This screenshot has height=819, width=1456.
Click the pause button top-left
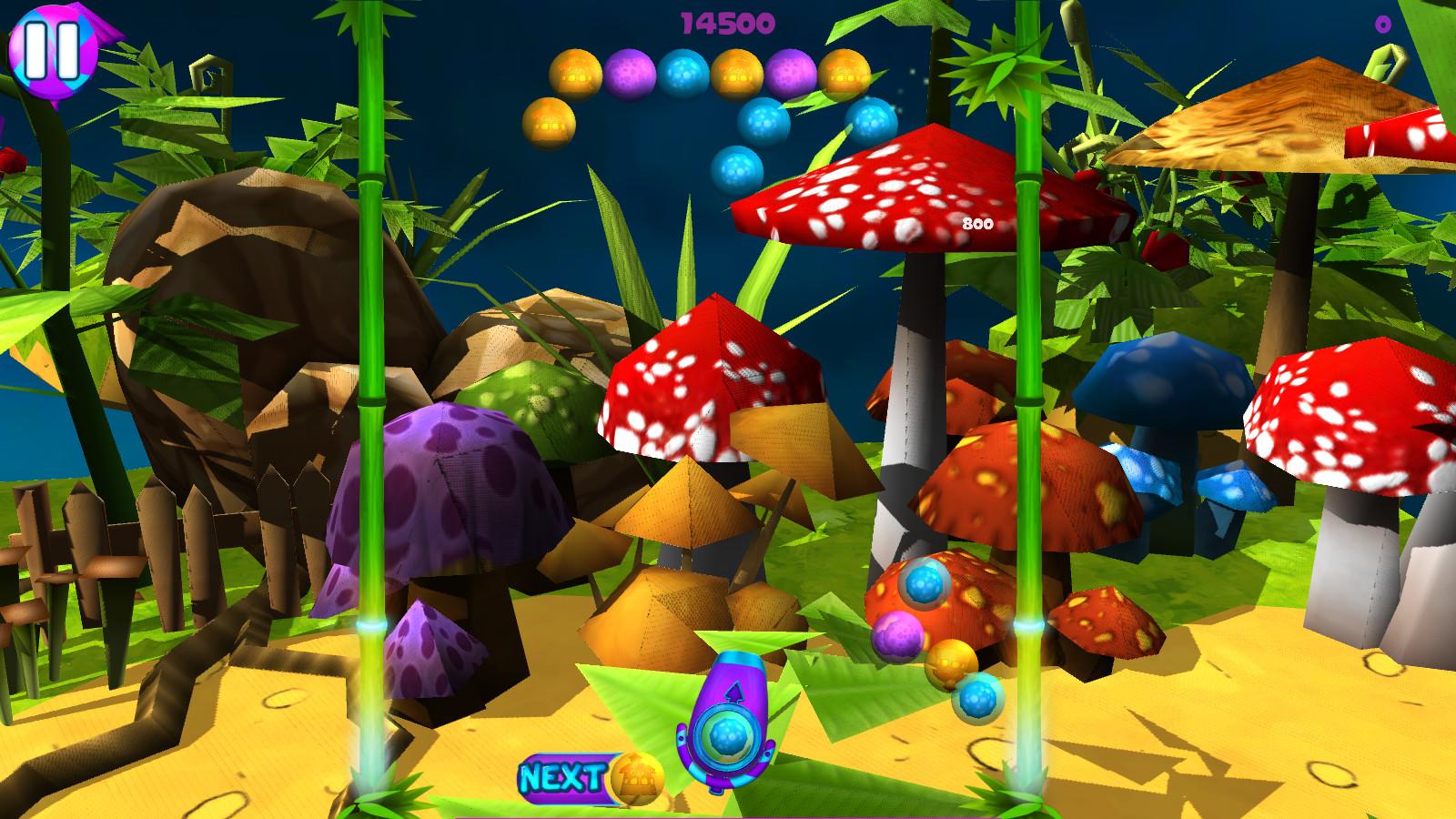coord(55,50)
